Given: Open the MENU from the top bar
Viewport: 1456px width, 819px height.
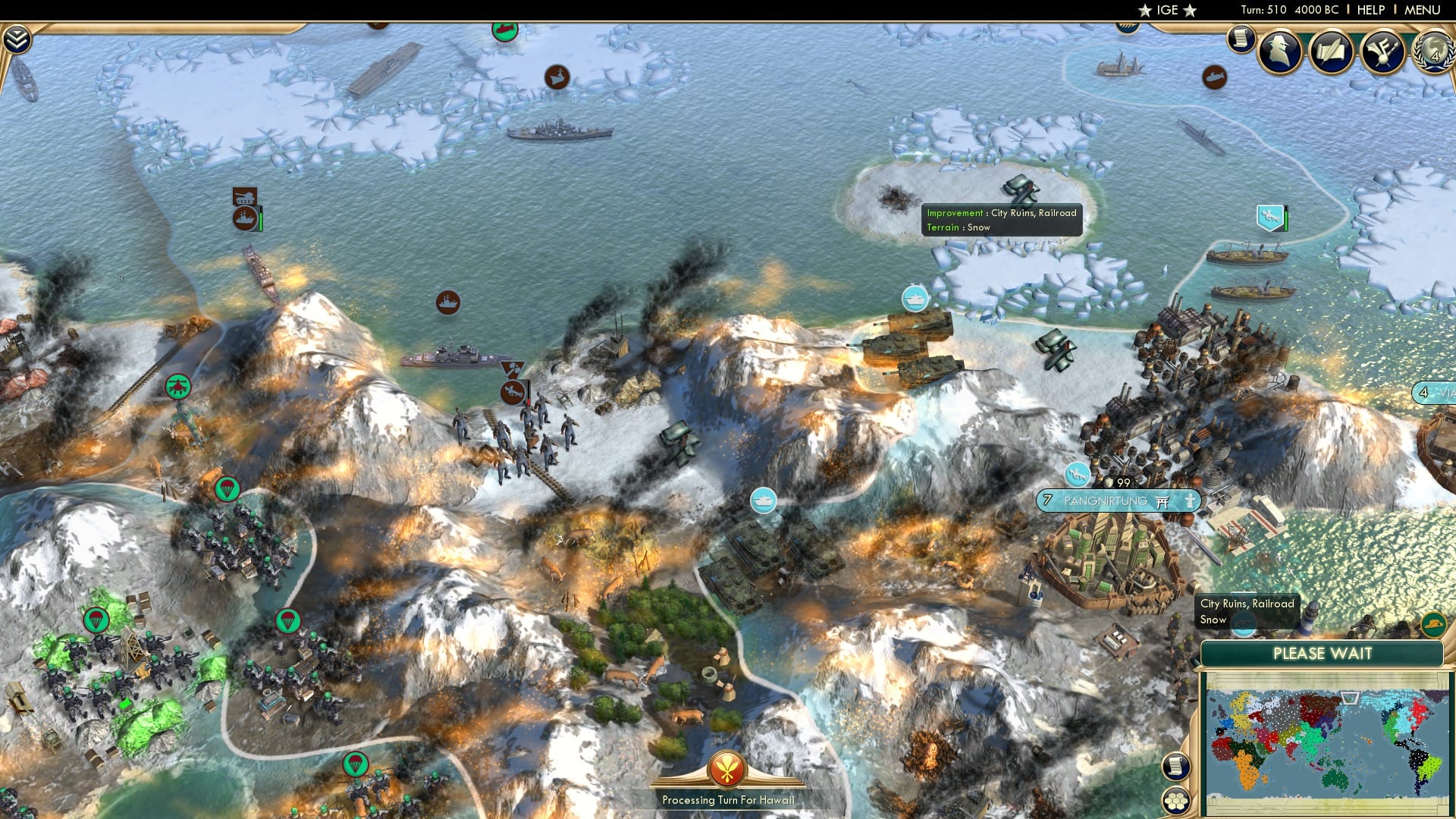Looking at the screenshot, I should tap(1423, 11).
